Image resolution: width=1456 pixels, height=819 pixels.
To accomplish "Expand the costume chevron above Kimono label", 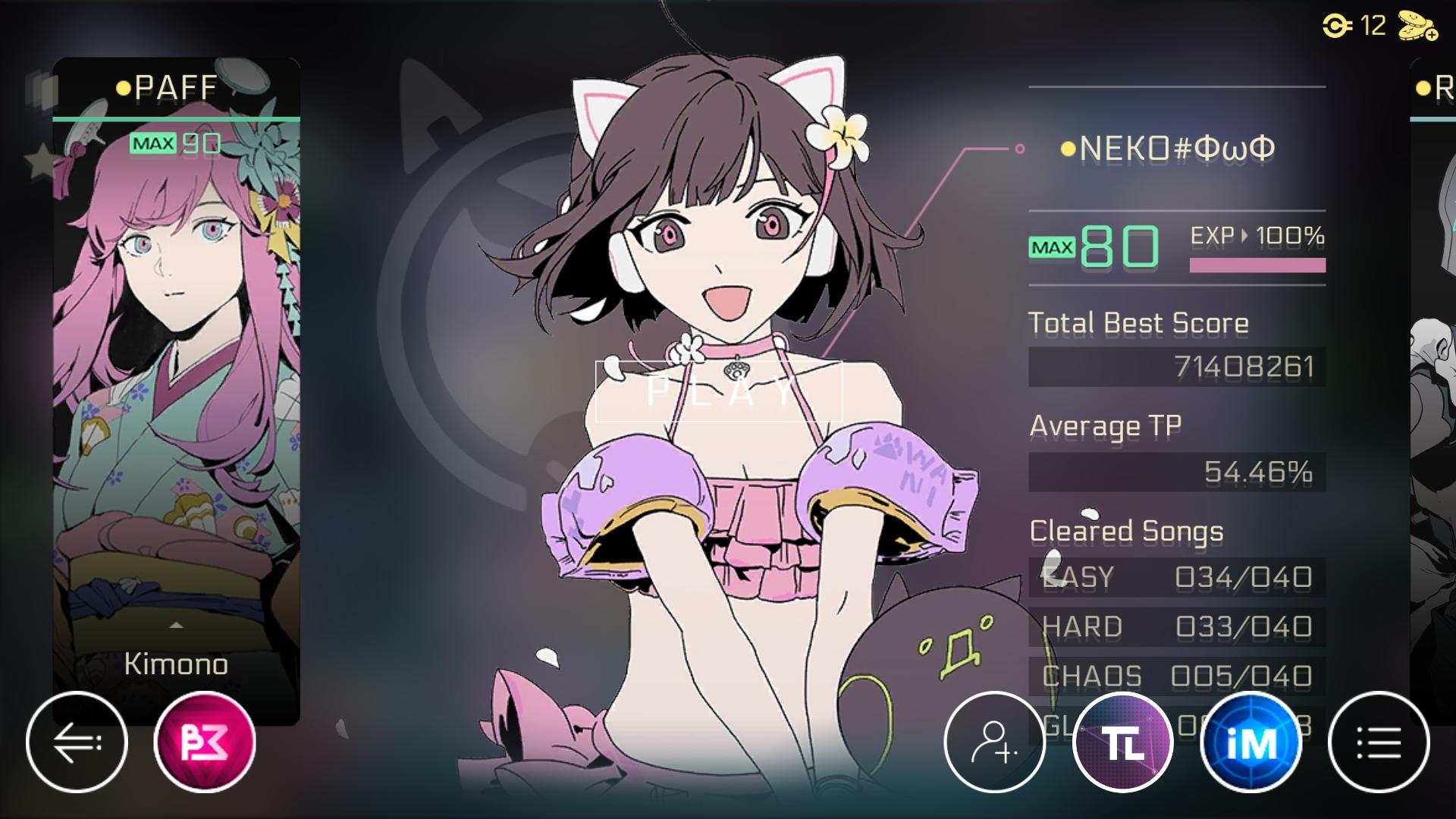I will (x=176, y=625).
